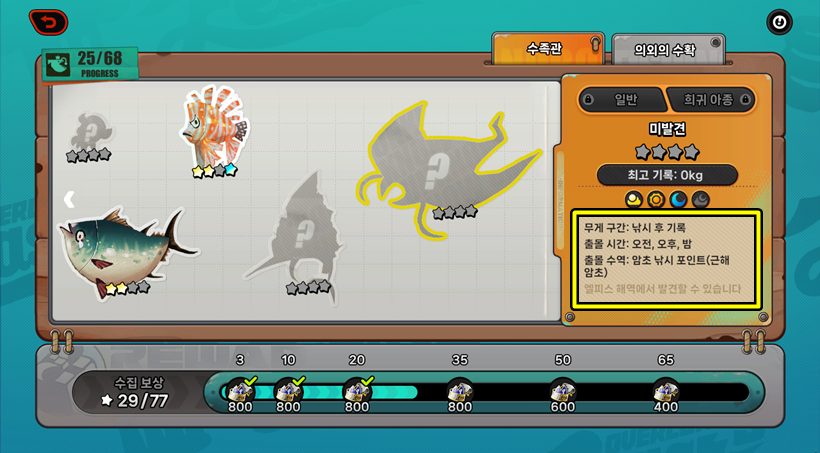Select the highlighted undiscovered ray silhouette
Screen dimensions: 820x453
click(x=444, y=170)
